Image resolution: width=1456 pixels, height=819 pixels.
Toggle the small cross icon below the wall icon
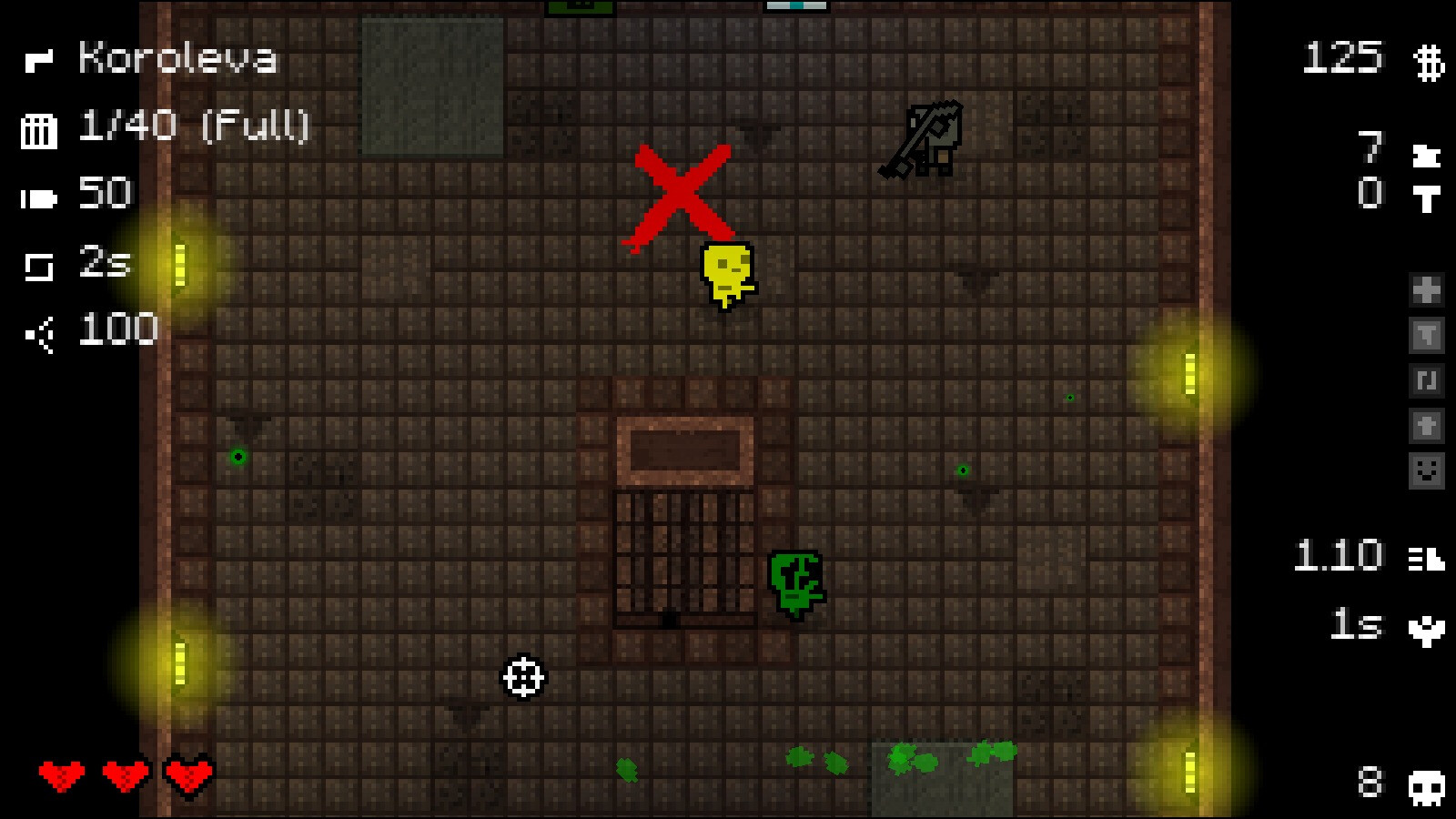click(1427, 425)
